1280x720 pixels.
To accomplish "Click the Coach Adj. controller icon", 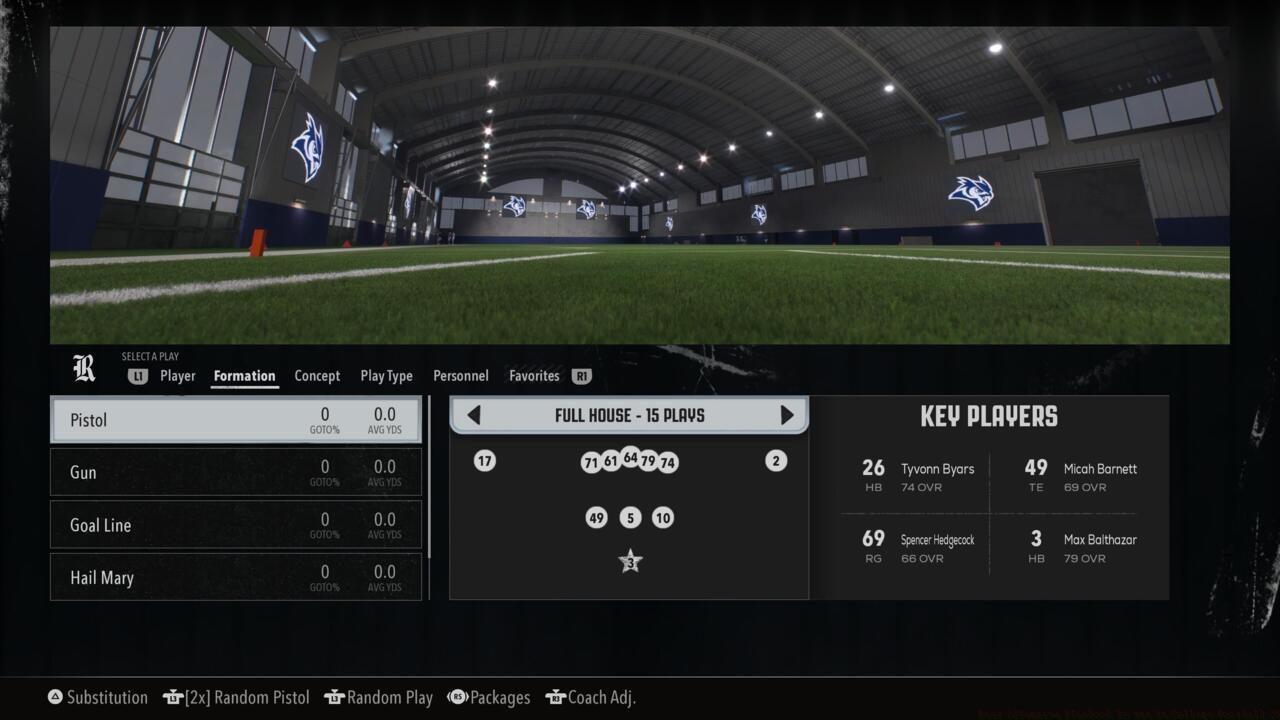I will pos(555,697).
